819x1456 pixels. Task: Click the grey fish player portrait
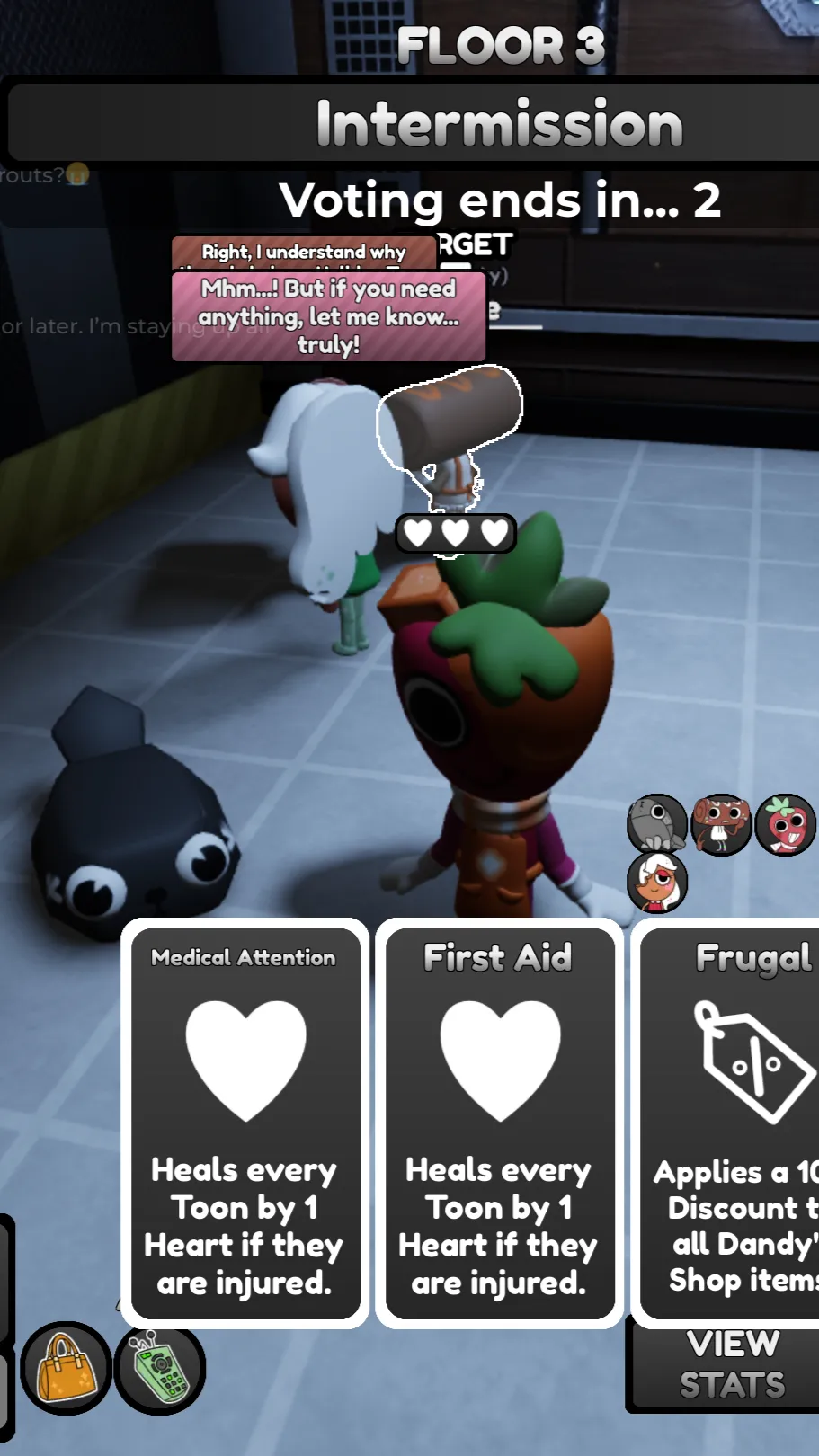(x=657, y=823)
